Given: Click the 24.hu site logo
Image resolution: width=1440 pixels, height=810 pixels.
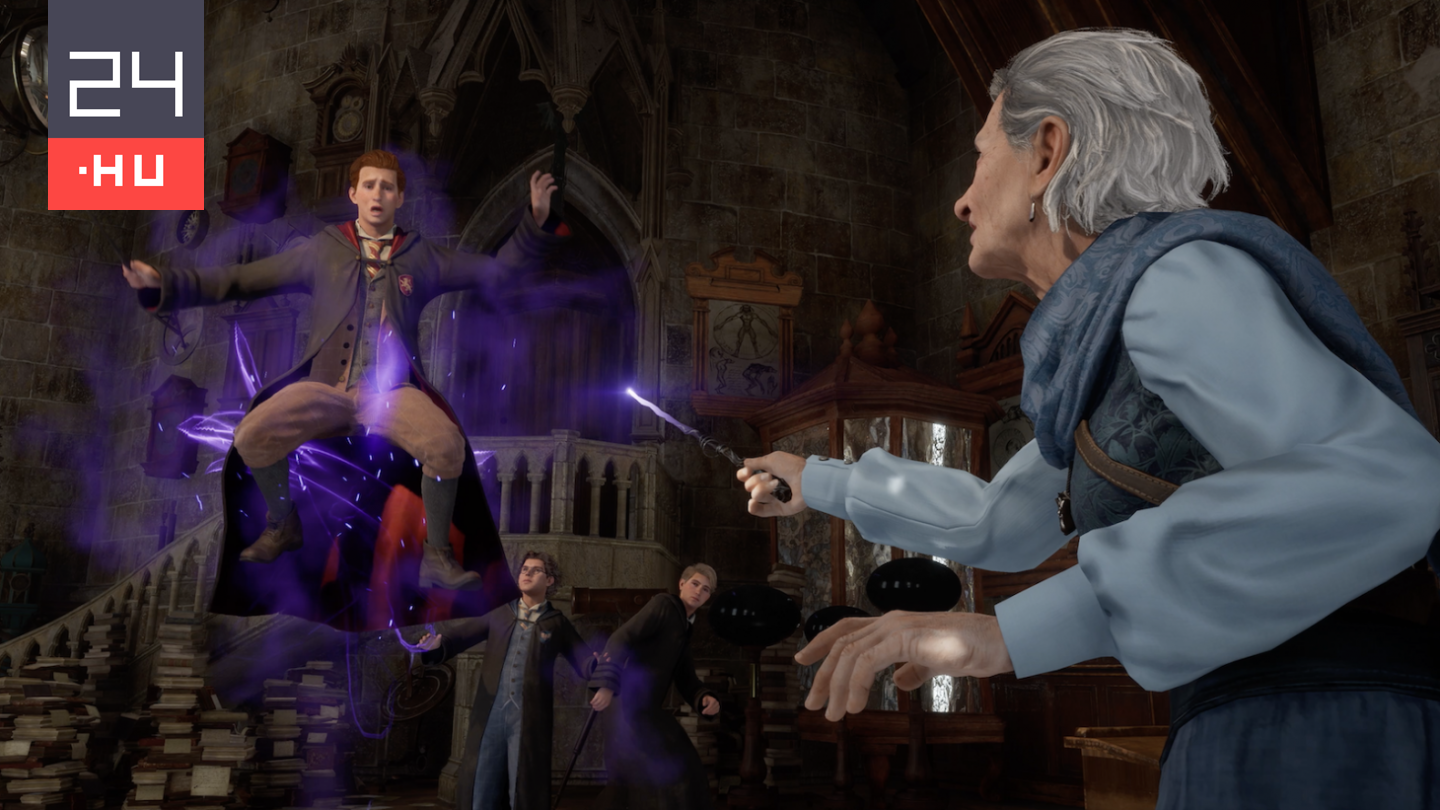Looking at the screenshot, I should tap(126, 105).
